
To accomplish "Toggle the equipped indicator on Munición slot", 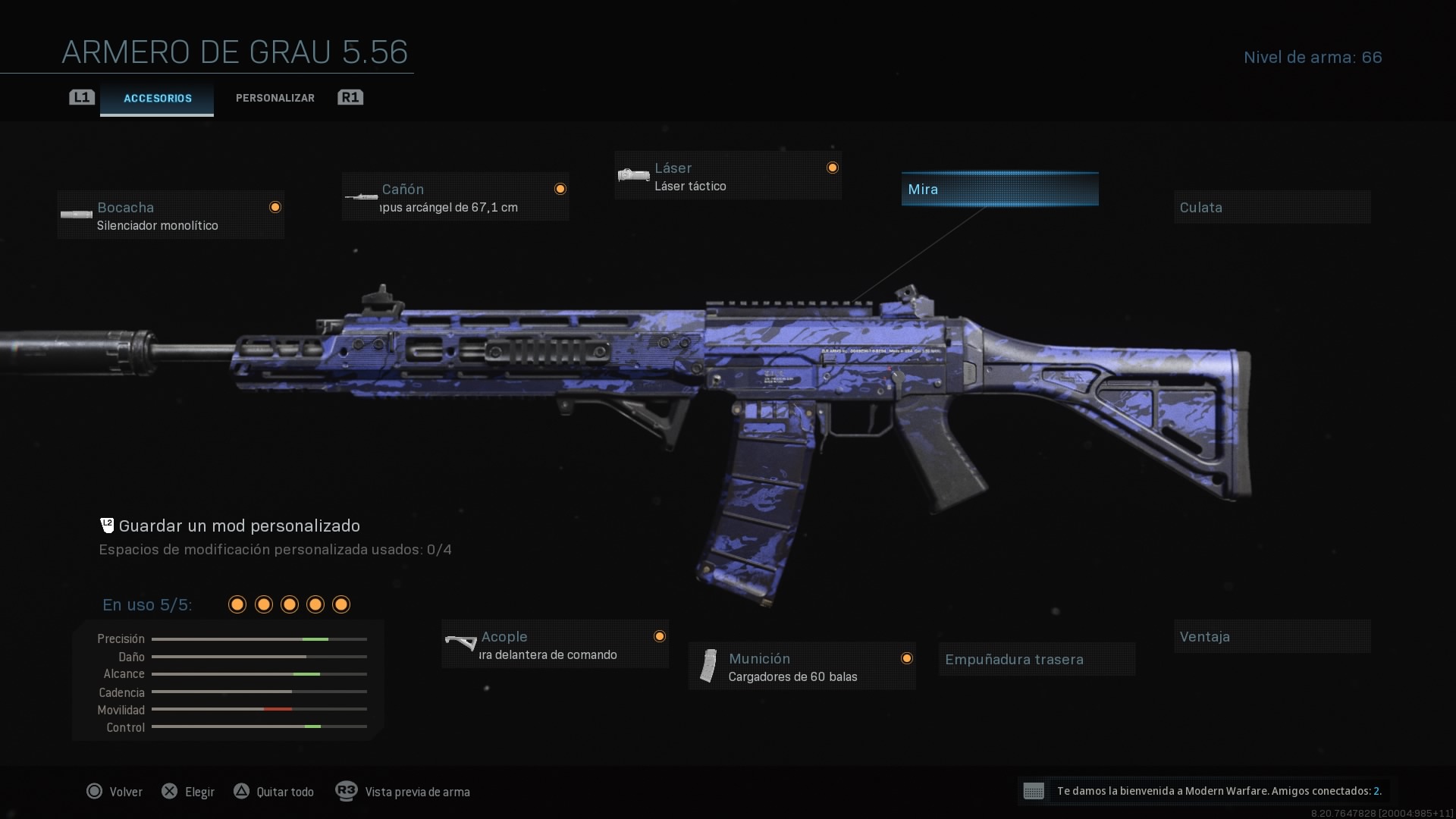I will (908, 658).
